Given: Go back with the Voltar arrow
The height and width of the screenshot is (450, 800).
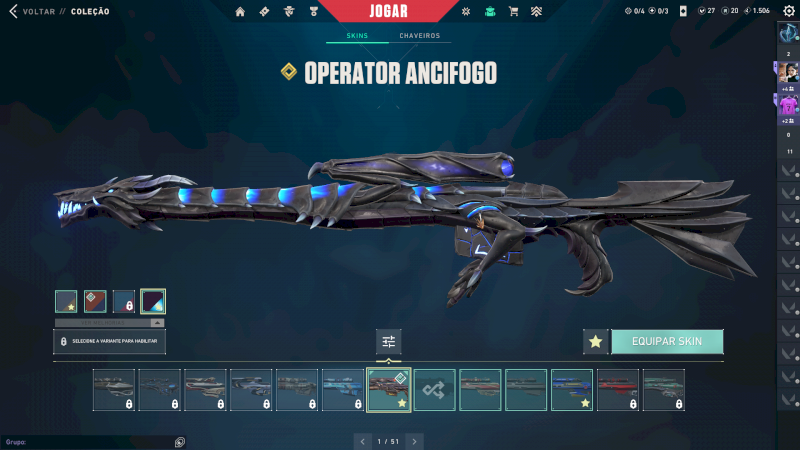Looking at the screenshot, I should [13, 11].
